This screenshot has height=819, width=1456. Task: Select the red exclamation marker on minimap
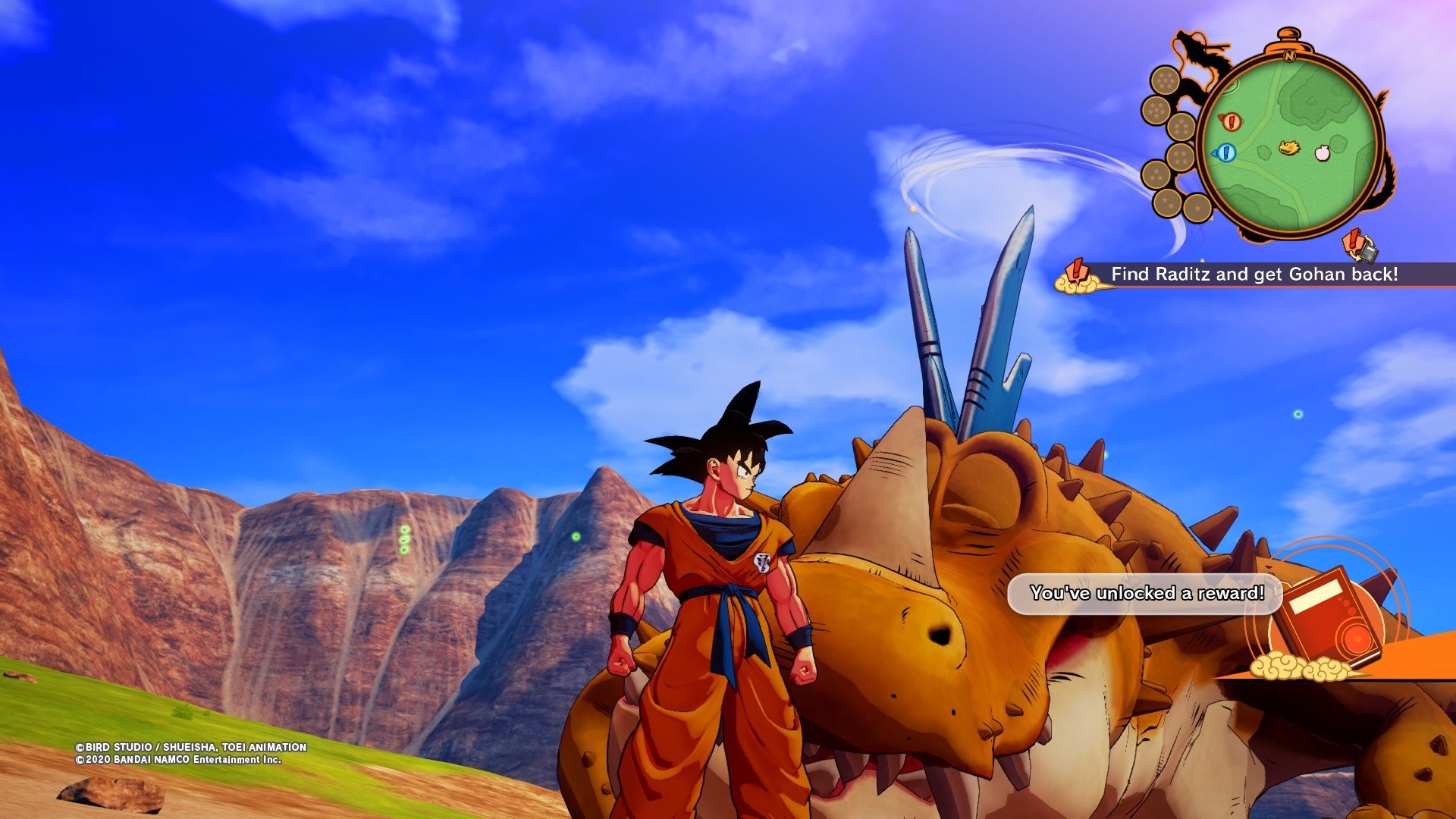coord(1230,121)
